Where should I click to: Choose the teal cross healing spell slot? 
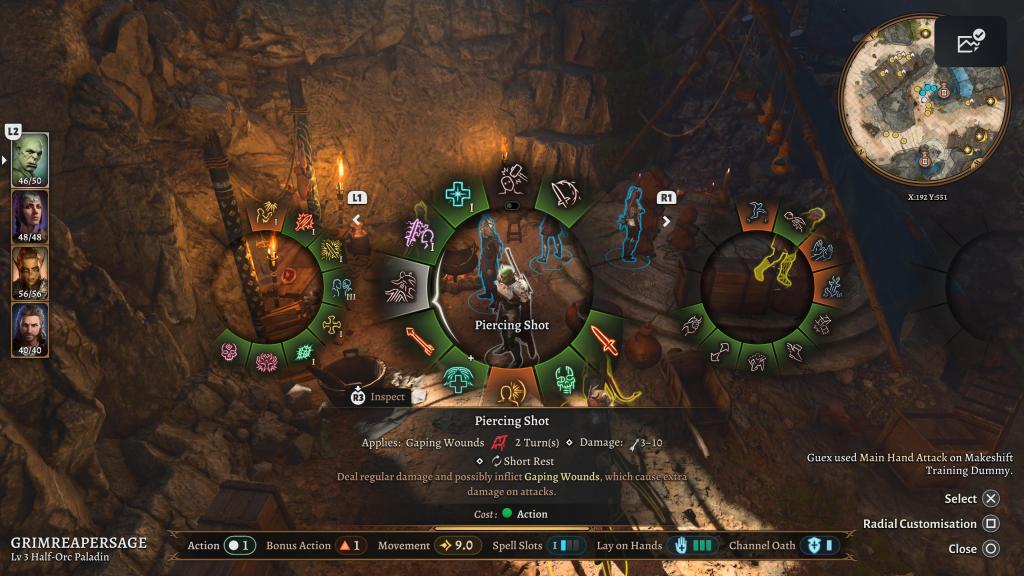[458, 194]
